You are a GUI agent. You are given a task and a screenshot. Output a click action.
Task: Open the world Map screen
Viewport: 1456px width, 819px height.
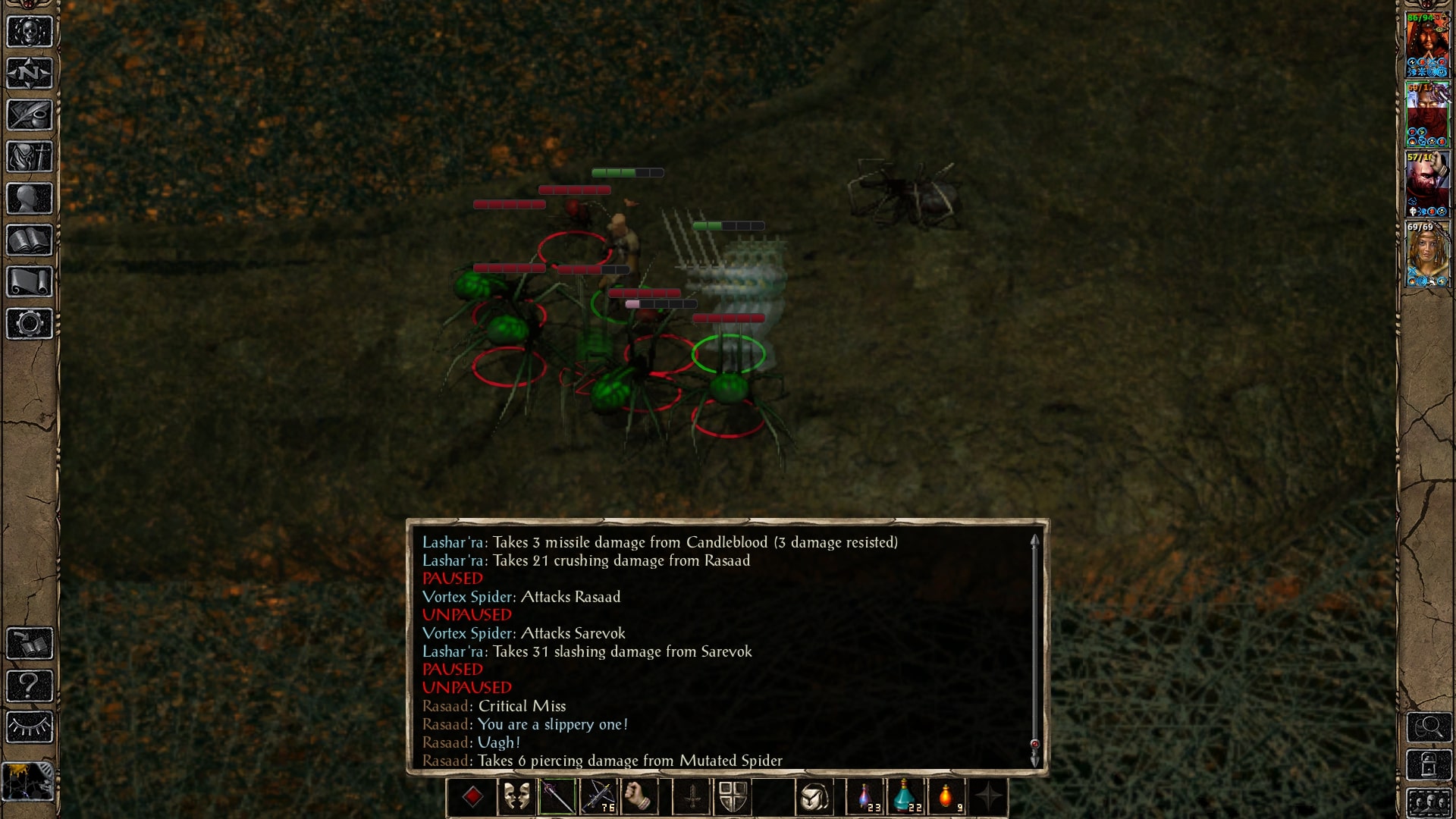click(30, 73)
